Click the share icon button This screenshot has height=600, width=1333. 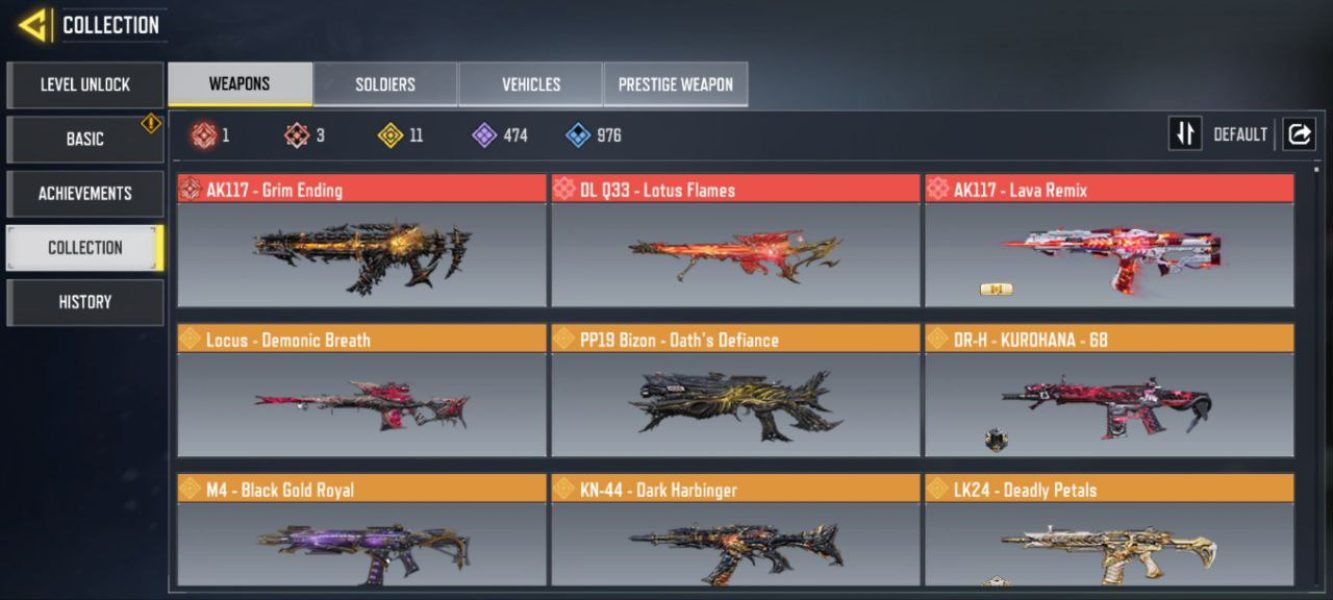coord(1299,134)
